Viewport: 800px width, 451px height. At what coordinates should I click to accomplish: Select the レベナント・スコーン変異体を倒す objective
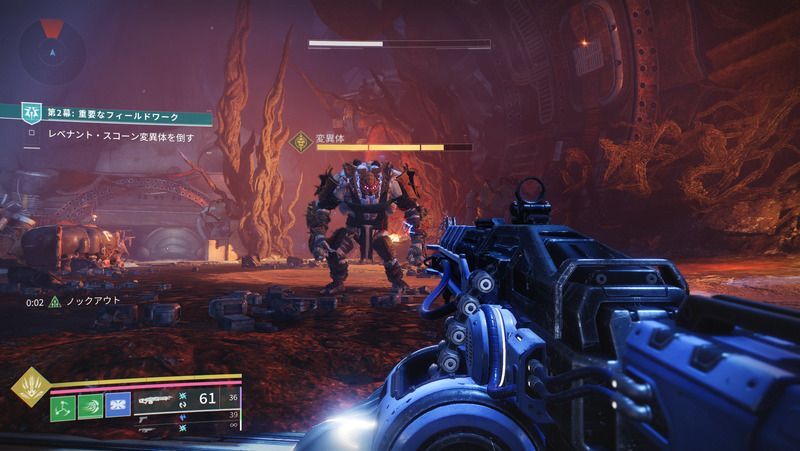[120, 135]
